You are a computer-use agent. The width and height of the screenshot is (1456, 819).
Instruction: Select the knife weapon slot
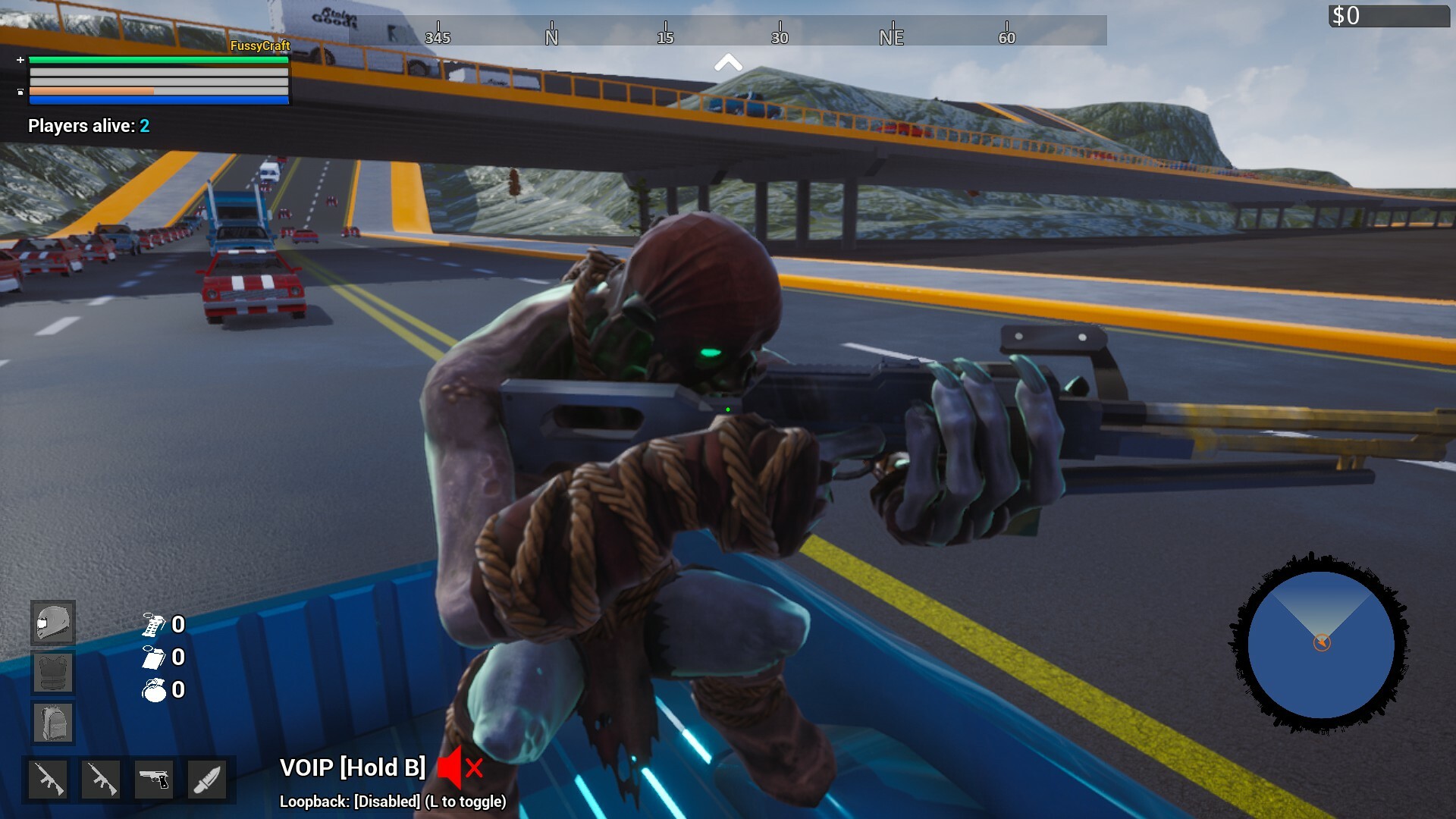click(208, 779)
